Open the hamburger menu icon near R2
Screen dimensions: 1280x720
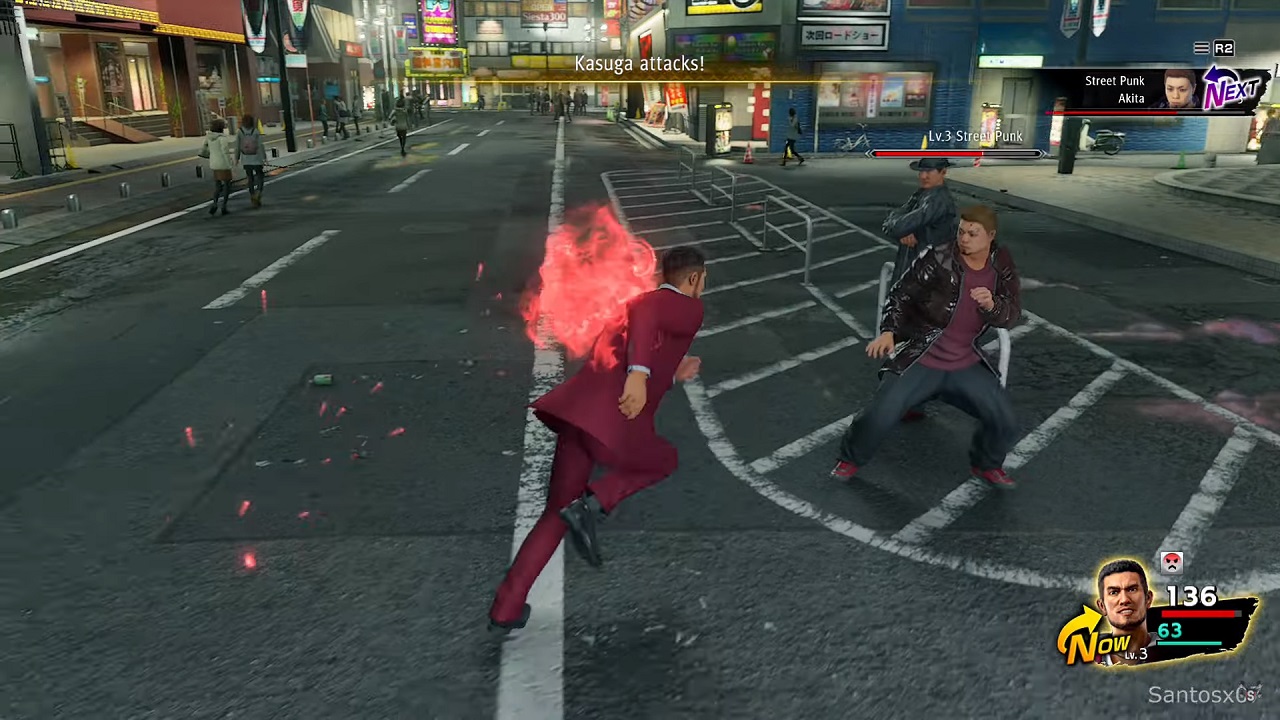[x=1200, y=47]
